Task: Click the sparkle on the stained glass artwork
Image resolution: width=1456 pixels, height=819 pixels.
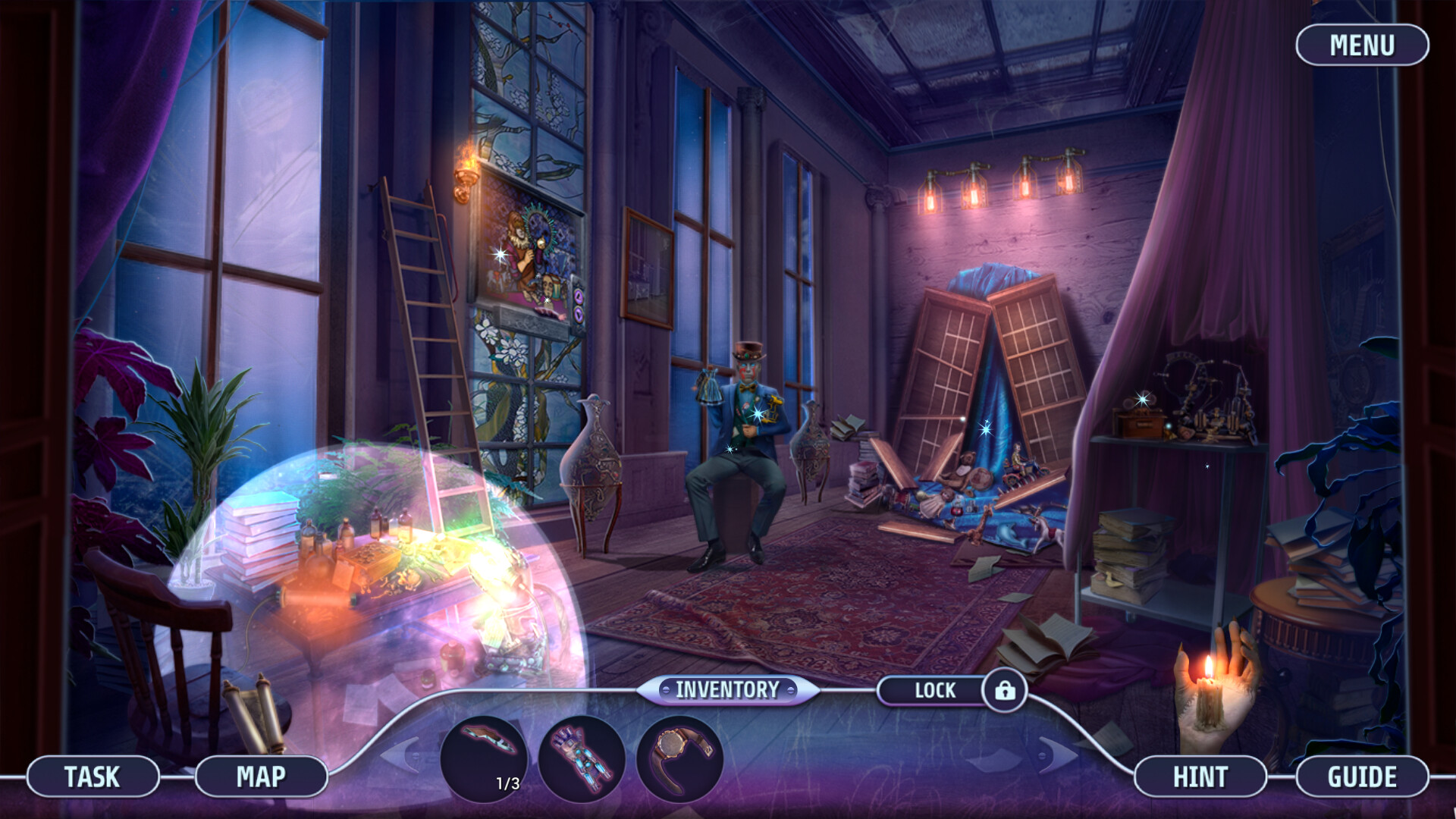Action: click(x=500, y=256)
